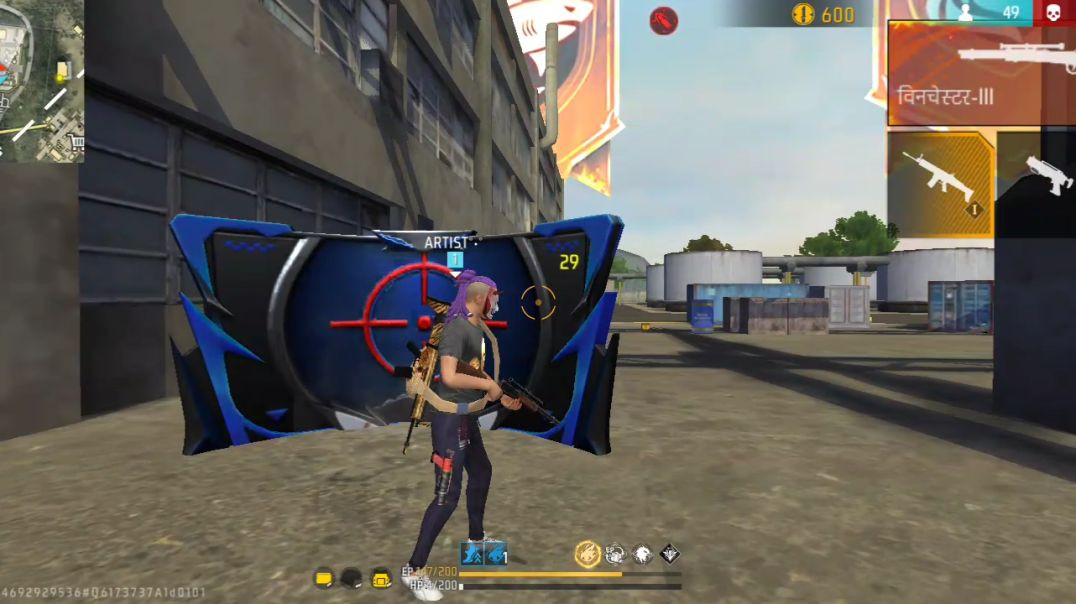Open the minimap
The width and height of the screenshot is (1076, 604).
pyautogui.click(x=40, y=80)
